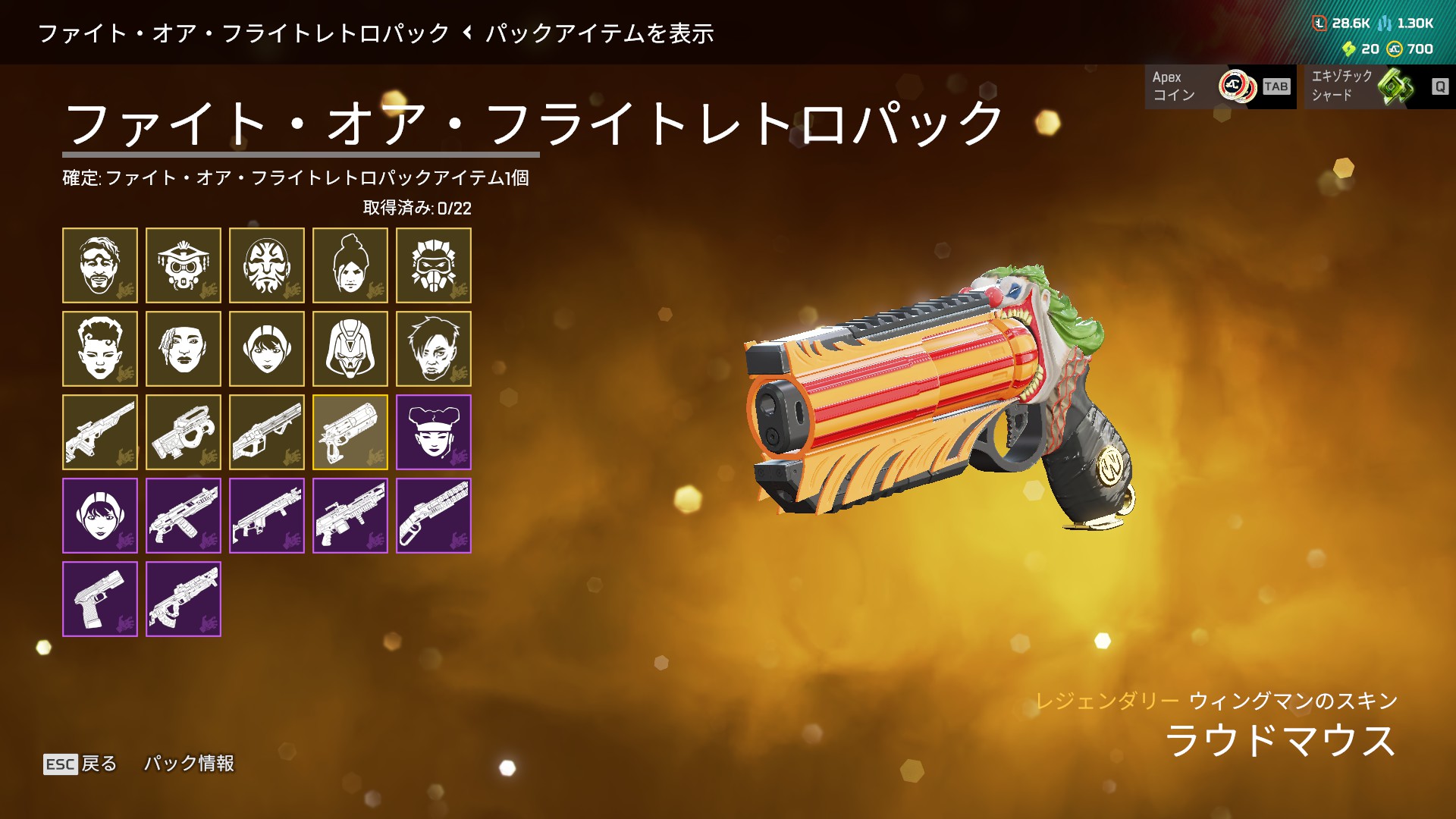Go back with the 戻る button

tap(80, 764)
